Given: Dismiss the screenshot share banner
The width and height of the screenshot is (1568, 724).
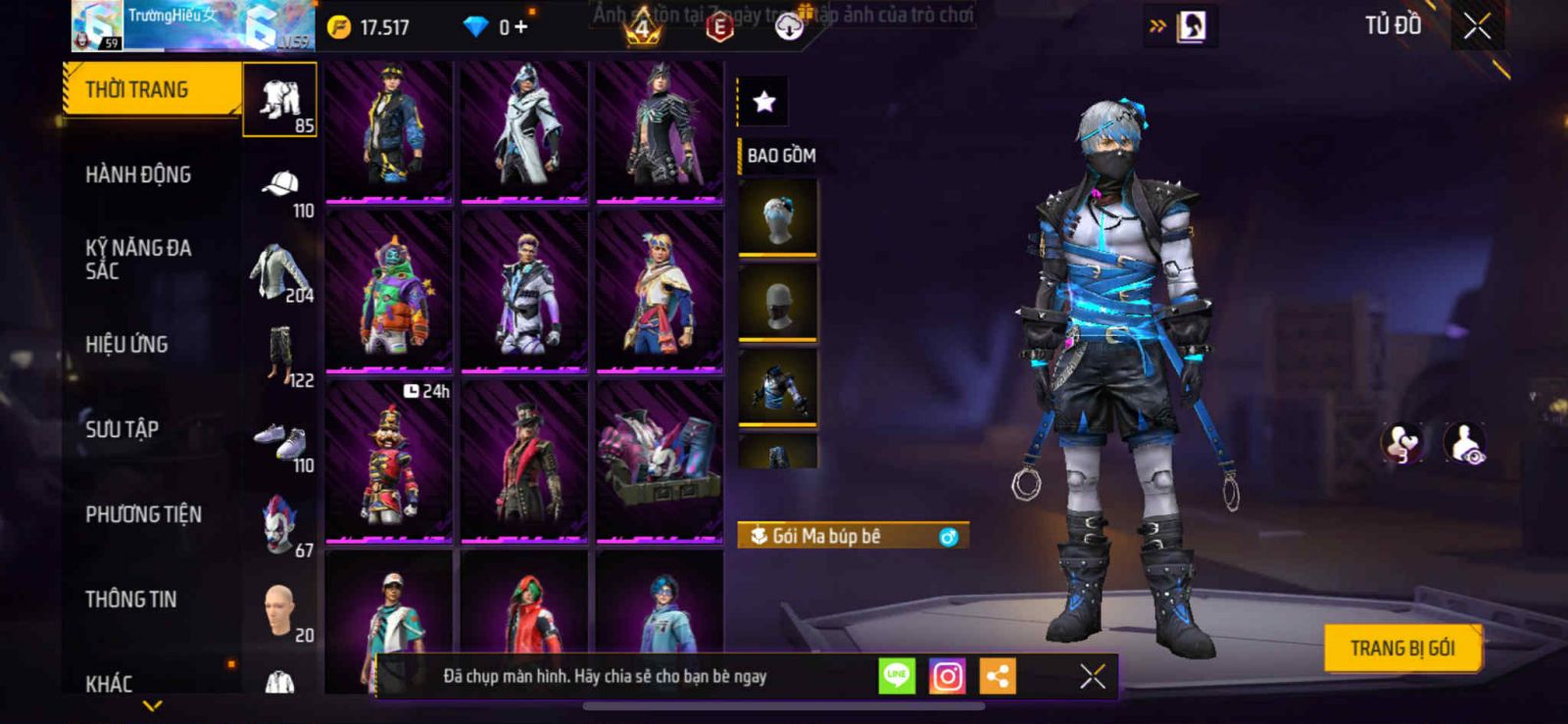Looking at the screenshot, I should (x=1092, y=676).
